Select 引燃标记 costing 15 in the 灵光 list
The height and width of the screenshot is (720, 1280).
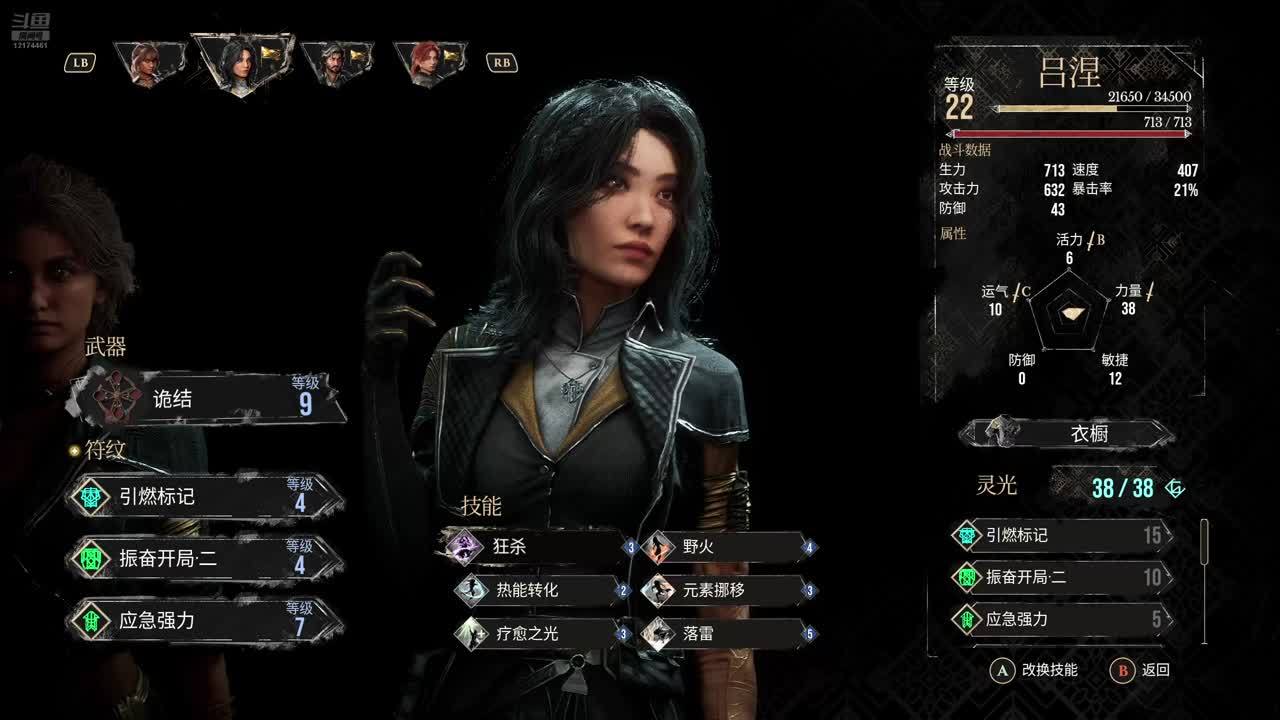[1061, 535]
